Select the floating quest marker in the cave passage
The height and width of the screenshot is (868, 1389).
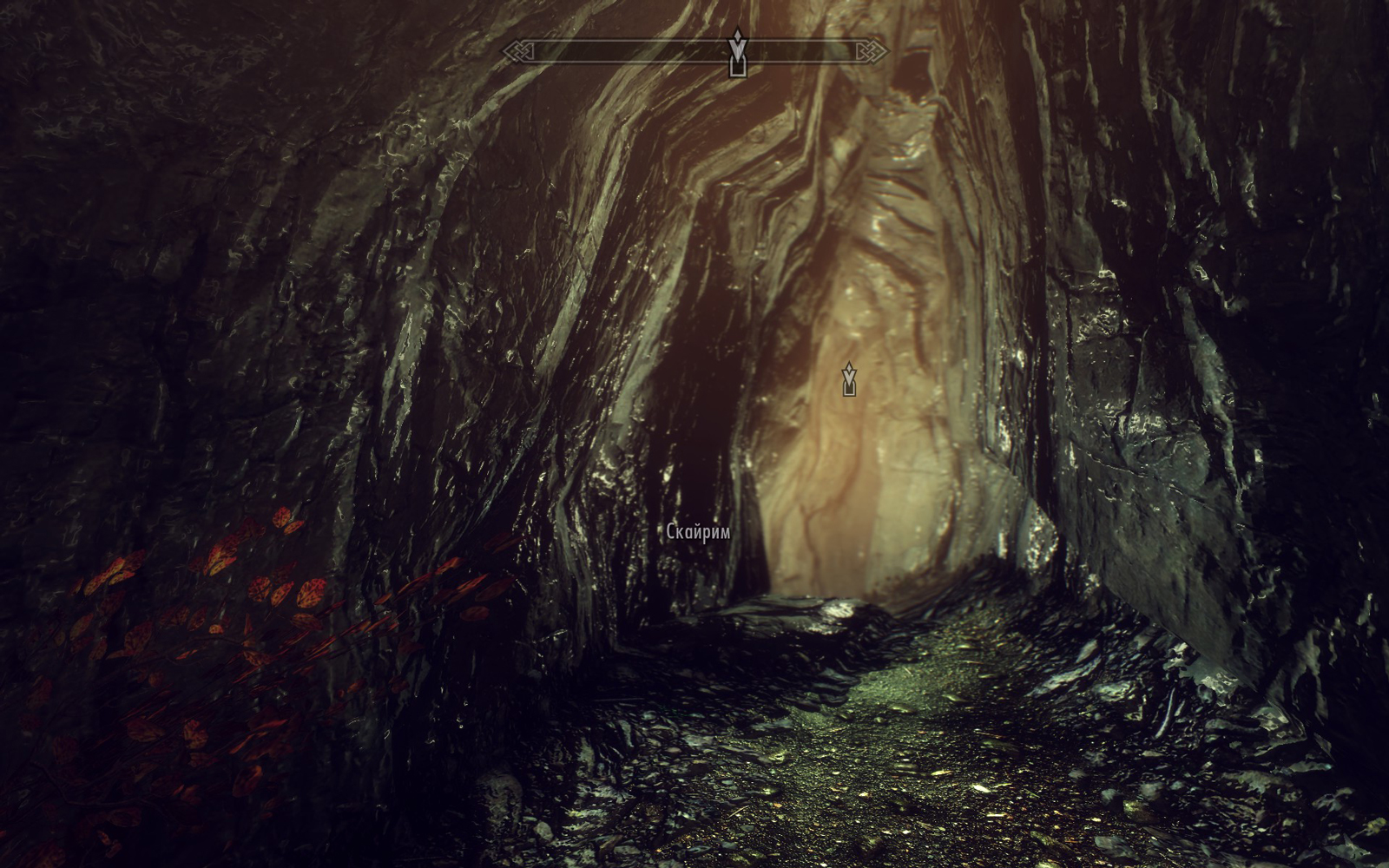(x=849, y=380)
